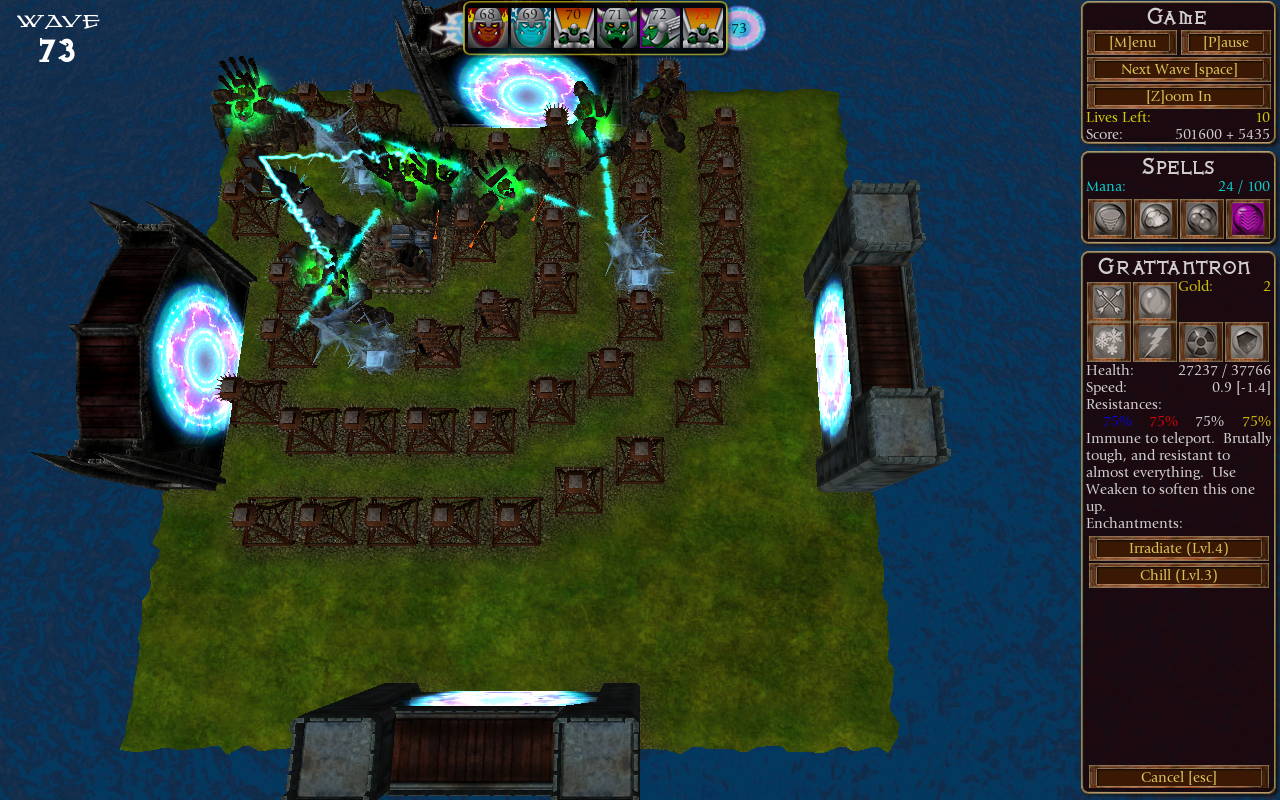Image resolution: width=1280 pixels, height=800 pixels.
Task: Cast the three-orbs spell
Action: 1201,219
